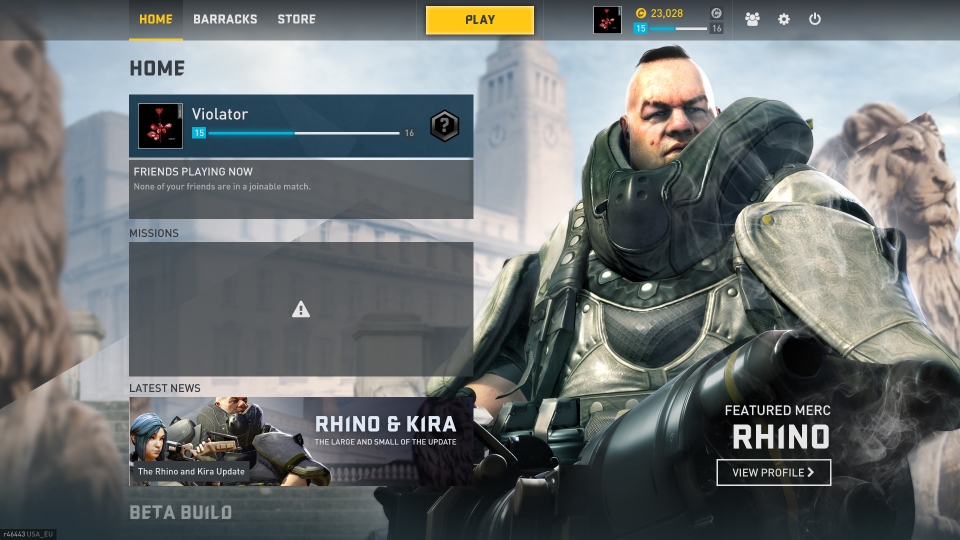Click the hexagon question mark badge

(444, 126)
